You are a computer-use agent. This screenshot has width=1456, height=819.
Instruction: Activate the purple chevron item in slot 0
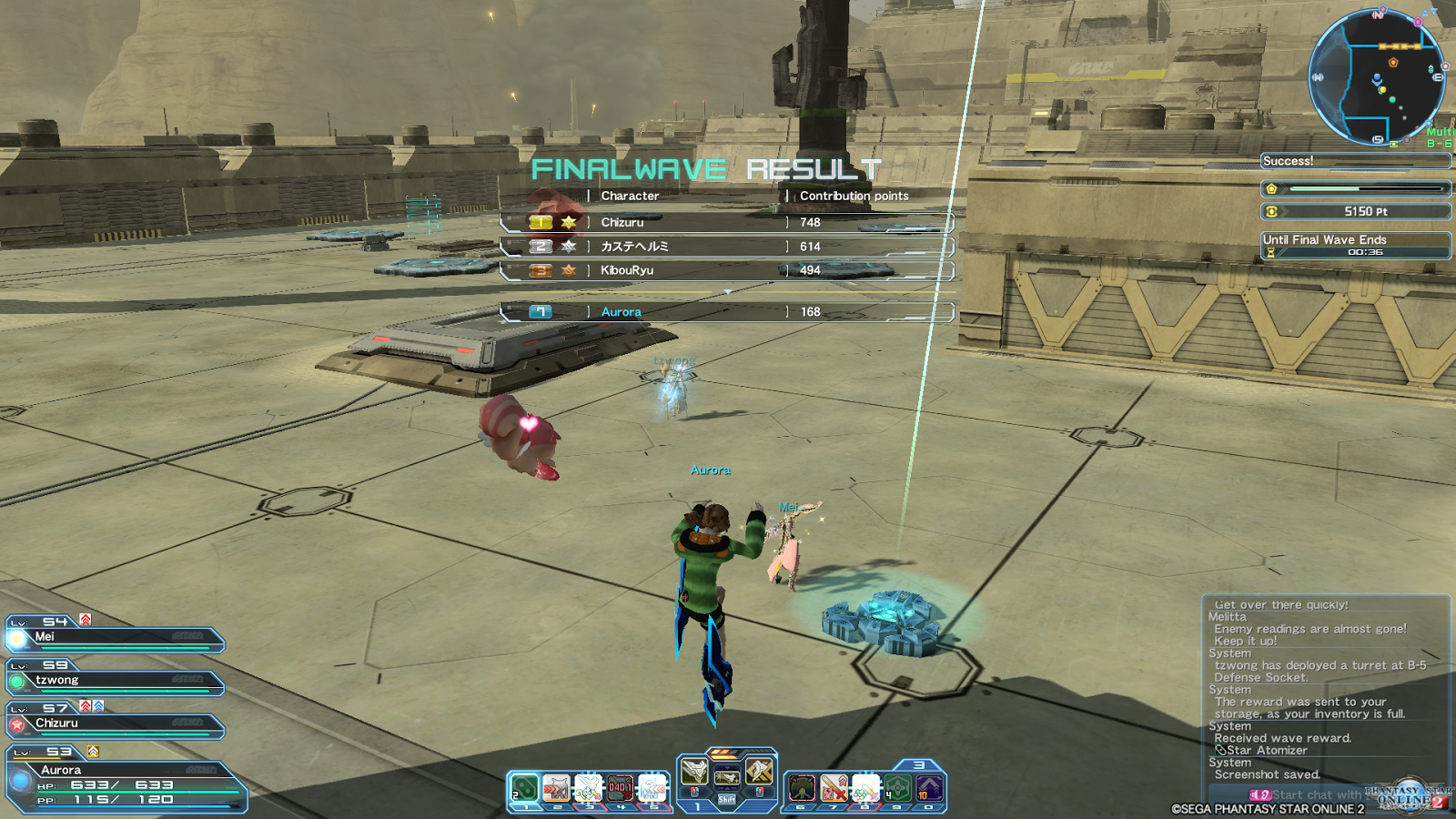point(929,787)
